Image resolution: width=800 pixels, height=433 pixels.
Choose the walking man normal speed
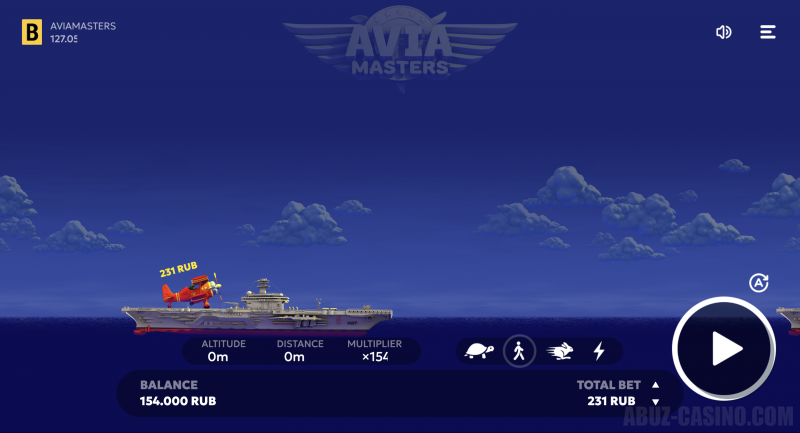[519, 351]
